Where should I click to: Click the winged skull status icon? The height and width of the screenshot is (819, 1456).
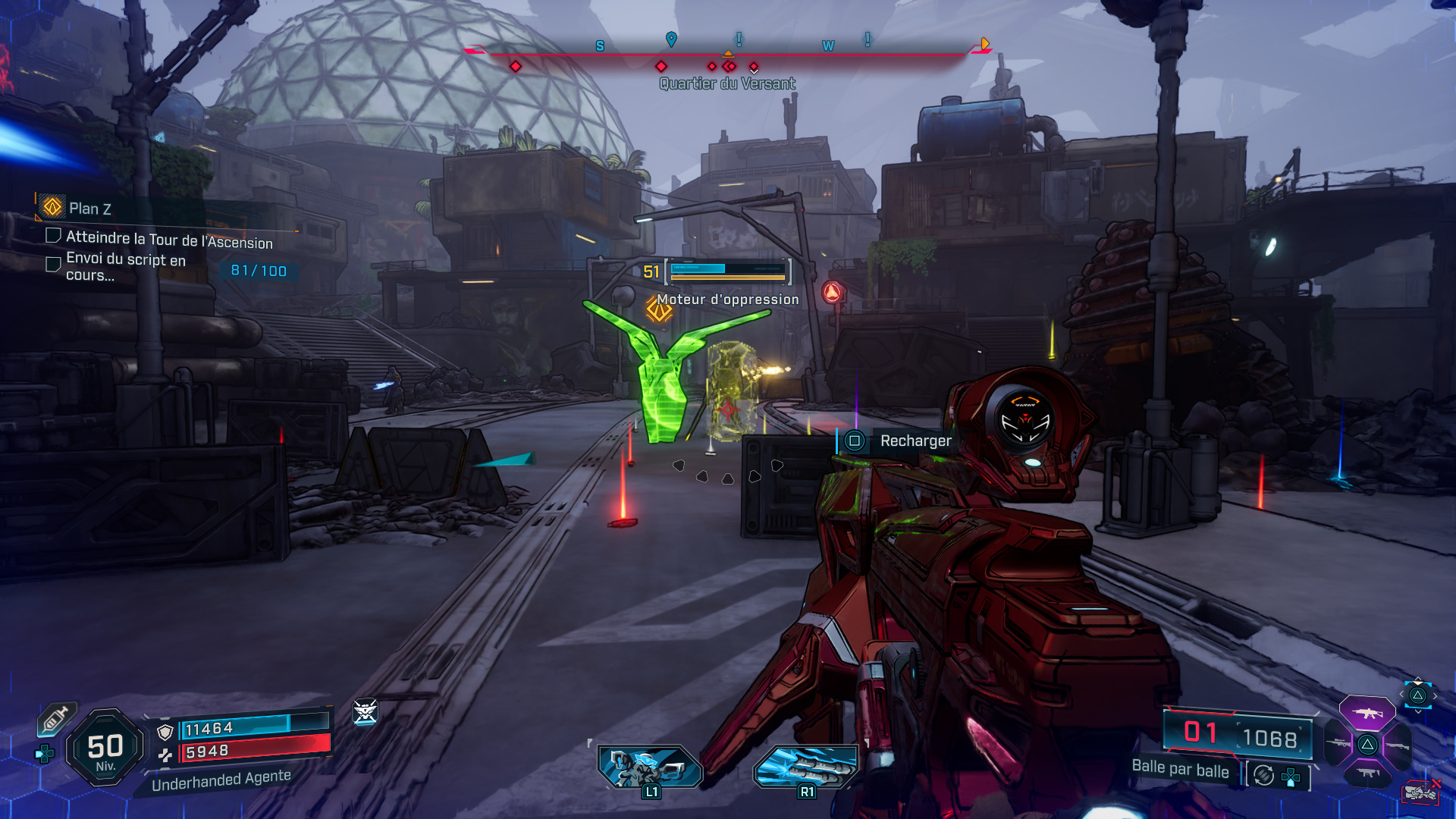click(x=365, y=711)
